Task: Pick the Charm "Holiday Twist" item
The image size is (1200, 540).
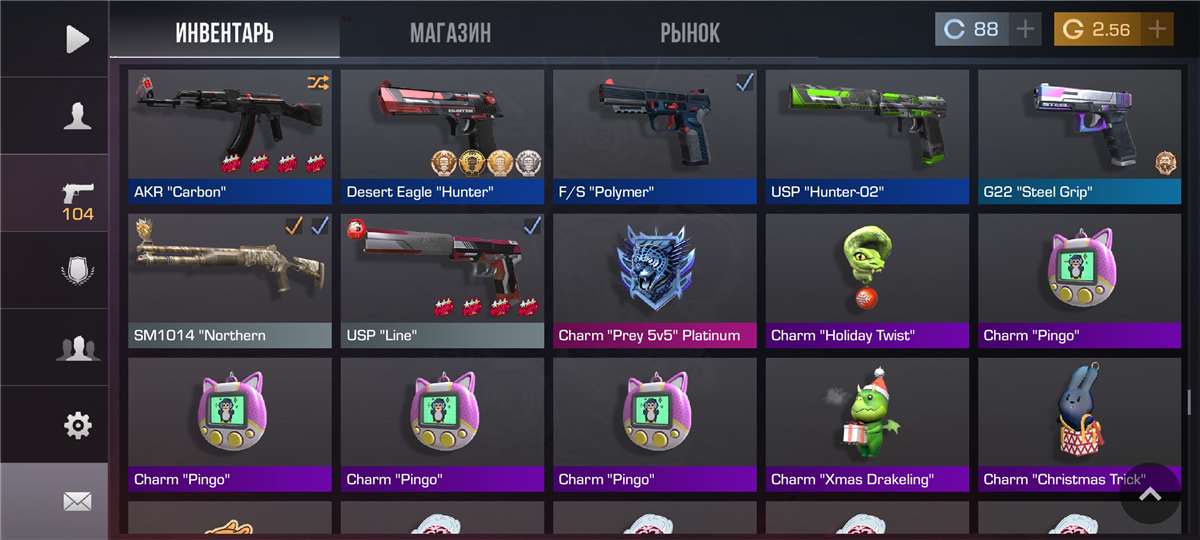Action: point(867,280)
